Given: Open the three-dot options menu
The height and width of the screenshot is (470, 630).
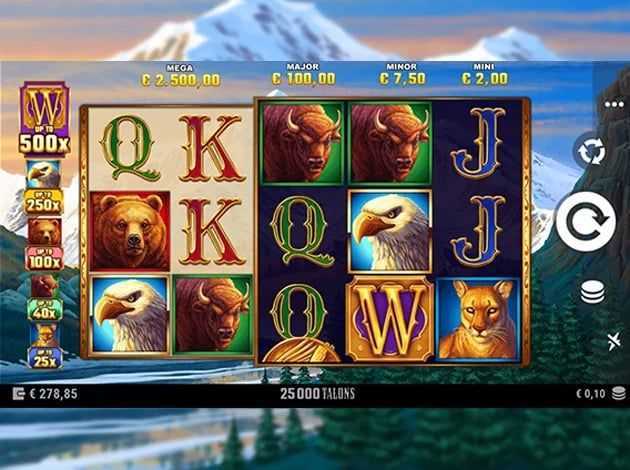Looking at the screenshot, I should (x=614, y=104).
